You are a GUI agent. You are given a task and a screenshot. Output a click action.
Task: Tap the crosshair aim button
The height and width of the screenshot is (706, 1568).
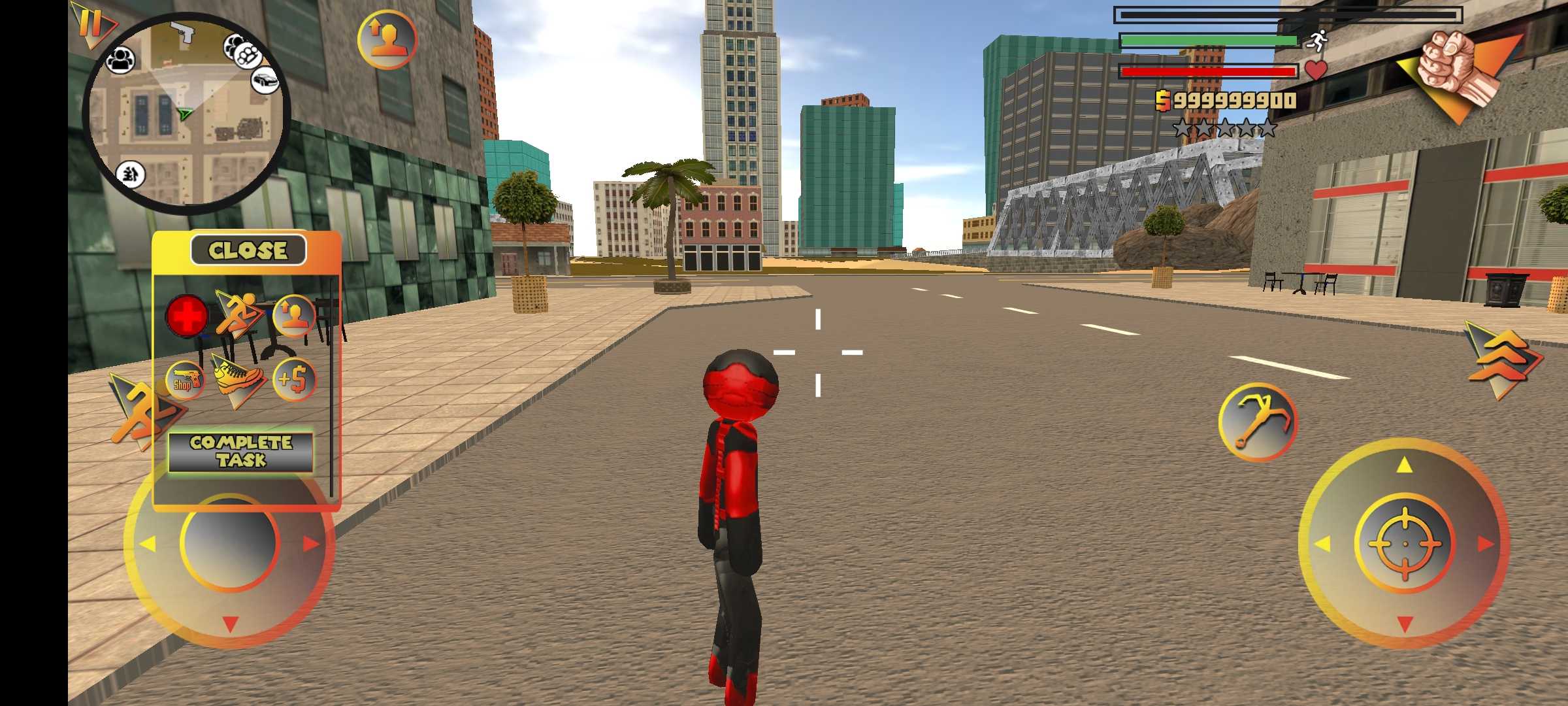[x=1405, y=544]
